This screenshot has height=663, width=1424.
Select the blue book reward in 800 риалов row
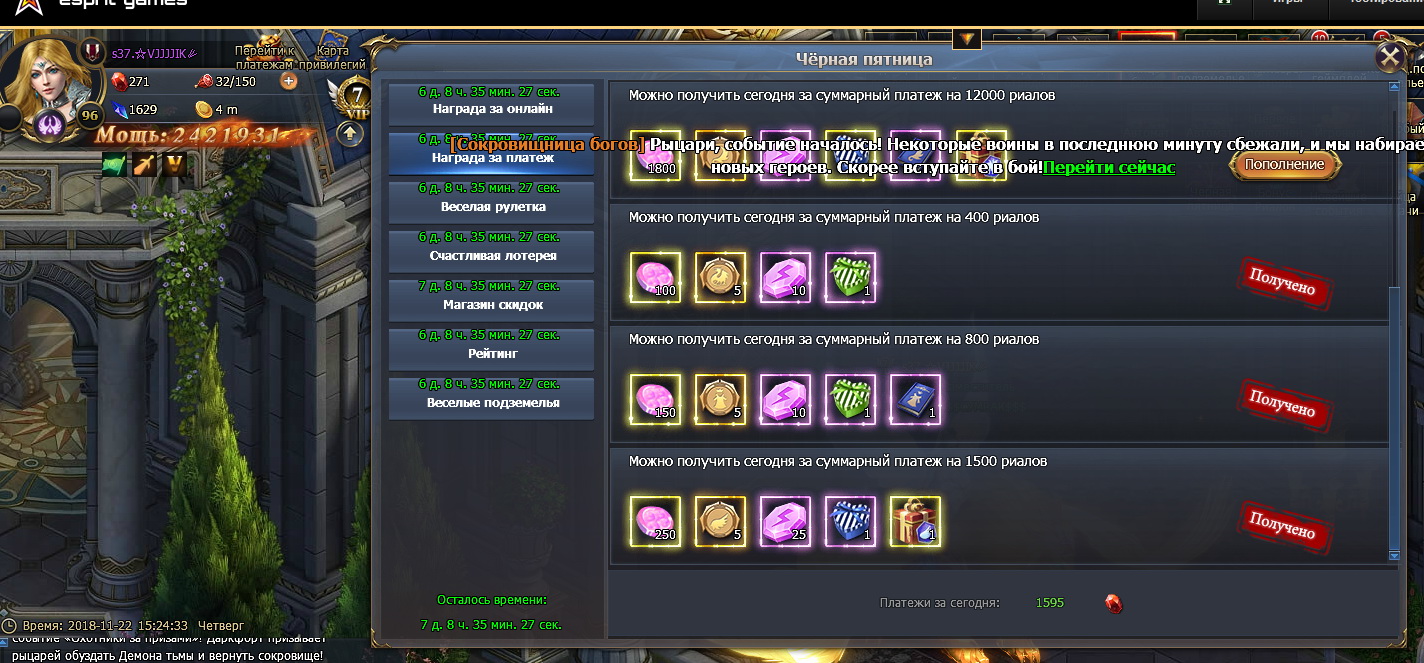coord(915,399)
